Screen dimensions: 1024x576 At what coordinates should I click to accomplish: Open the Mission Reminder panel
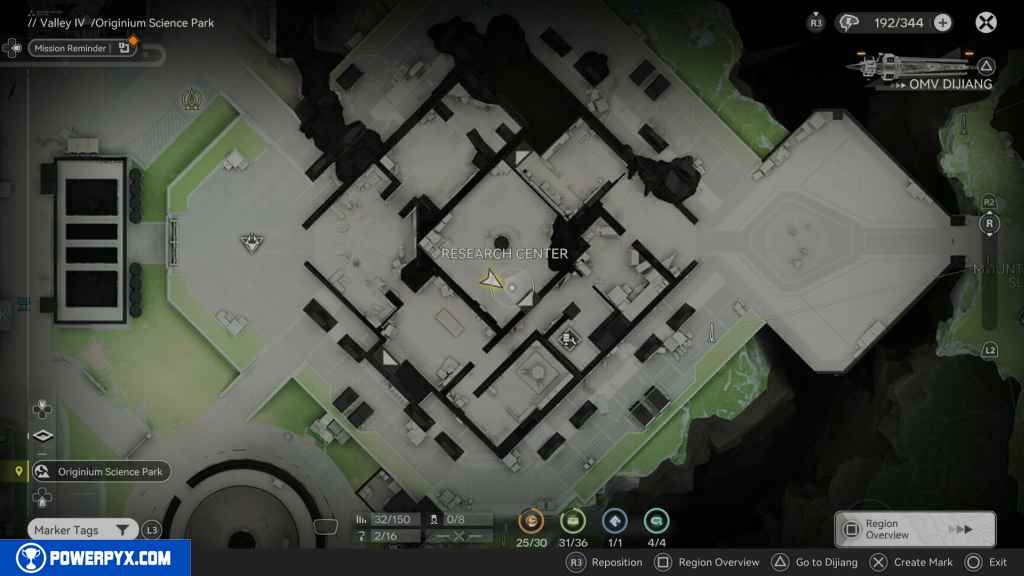point(82,47)
